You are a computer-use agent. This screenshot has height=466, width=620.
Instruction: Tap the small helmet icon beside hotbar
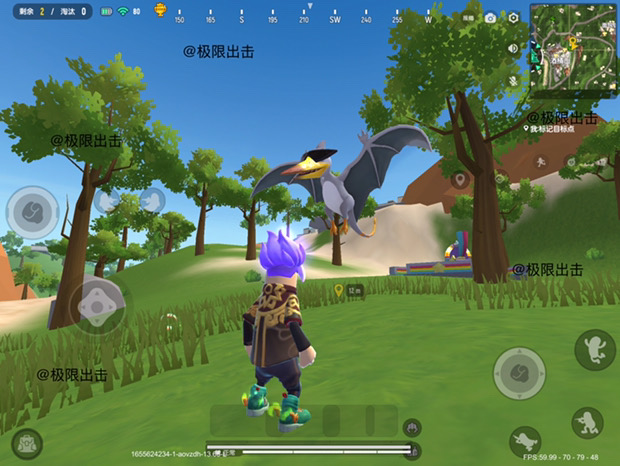[410, 427]
